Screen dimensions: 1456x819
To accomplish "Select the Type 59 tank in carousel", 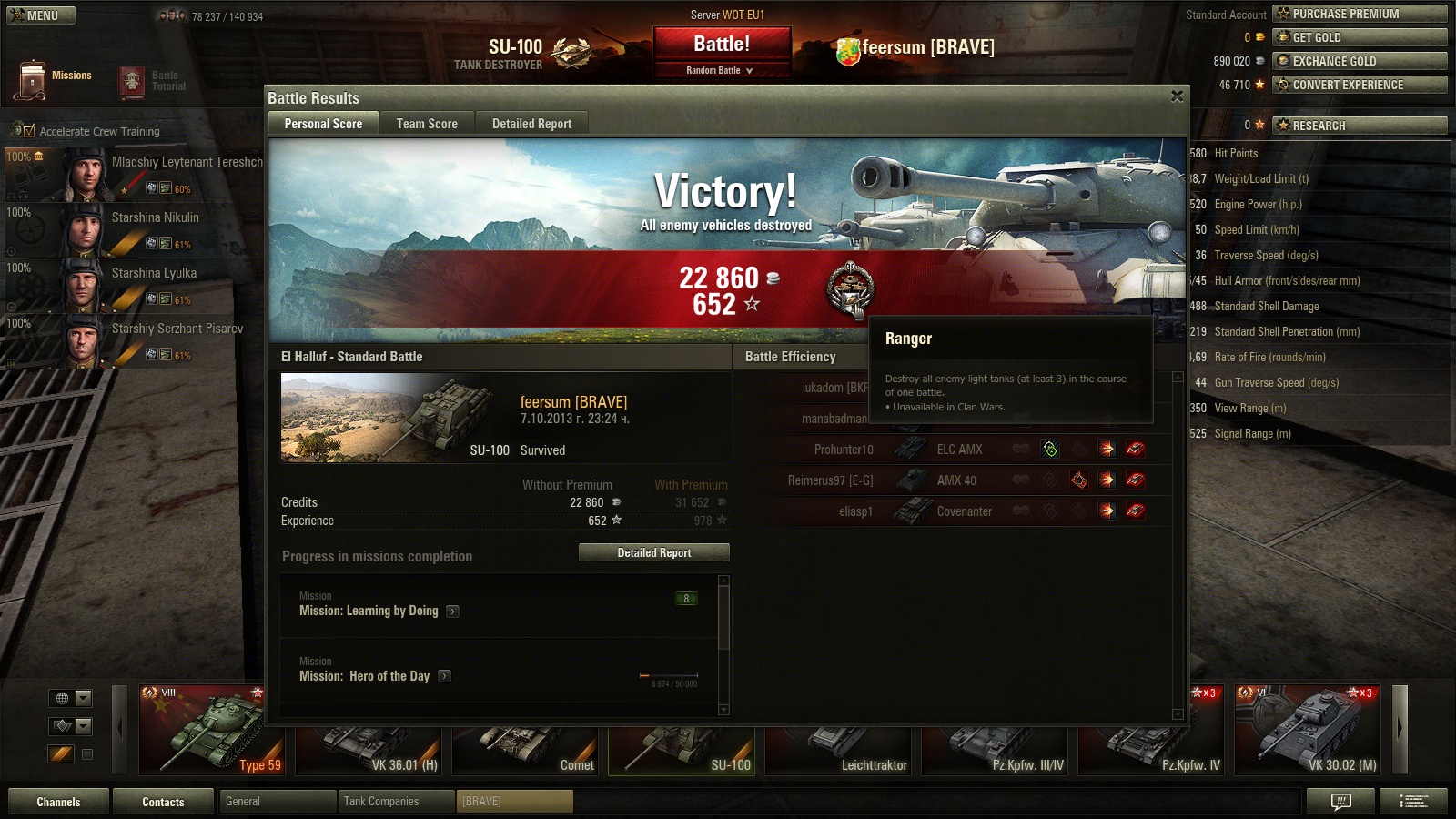I will point(211,730).
